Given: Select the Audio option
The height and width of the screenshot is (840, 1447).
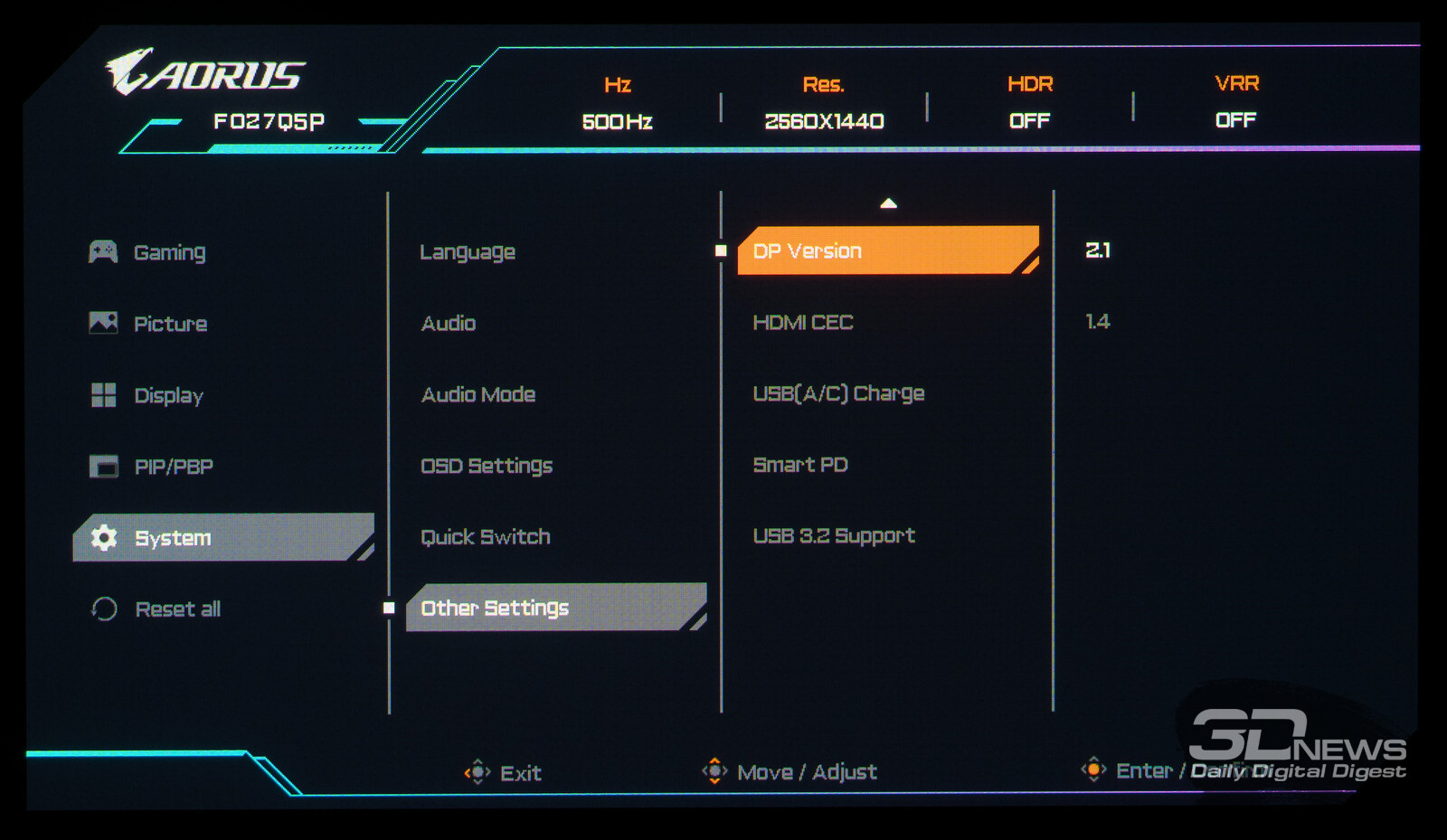Looking at the screenshot, I should pos(449,324).
